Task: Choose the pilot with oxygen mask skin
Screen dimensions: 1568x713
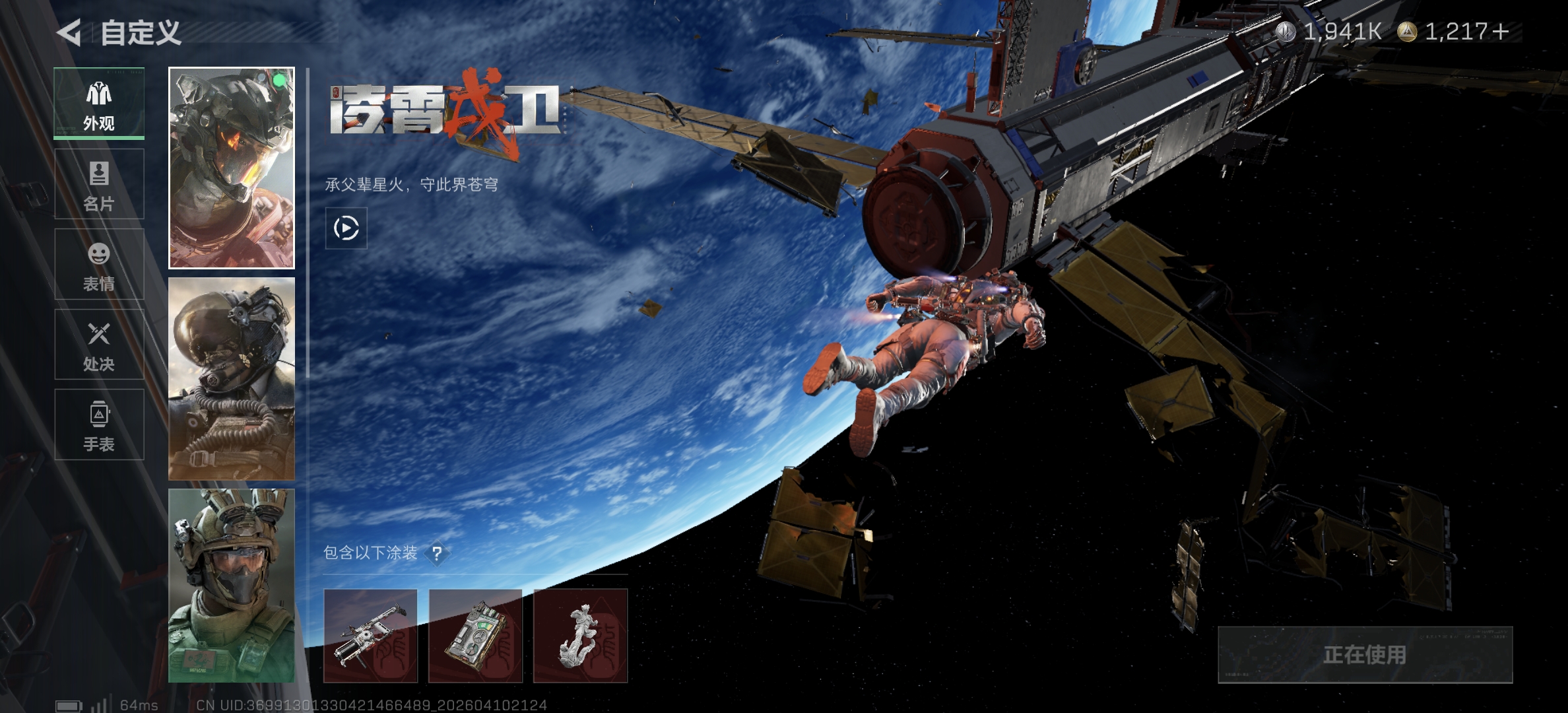Action: pos(232,379)
